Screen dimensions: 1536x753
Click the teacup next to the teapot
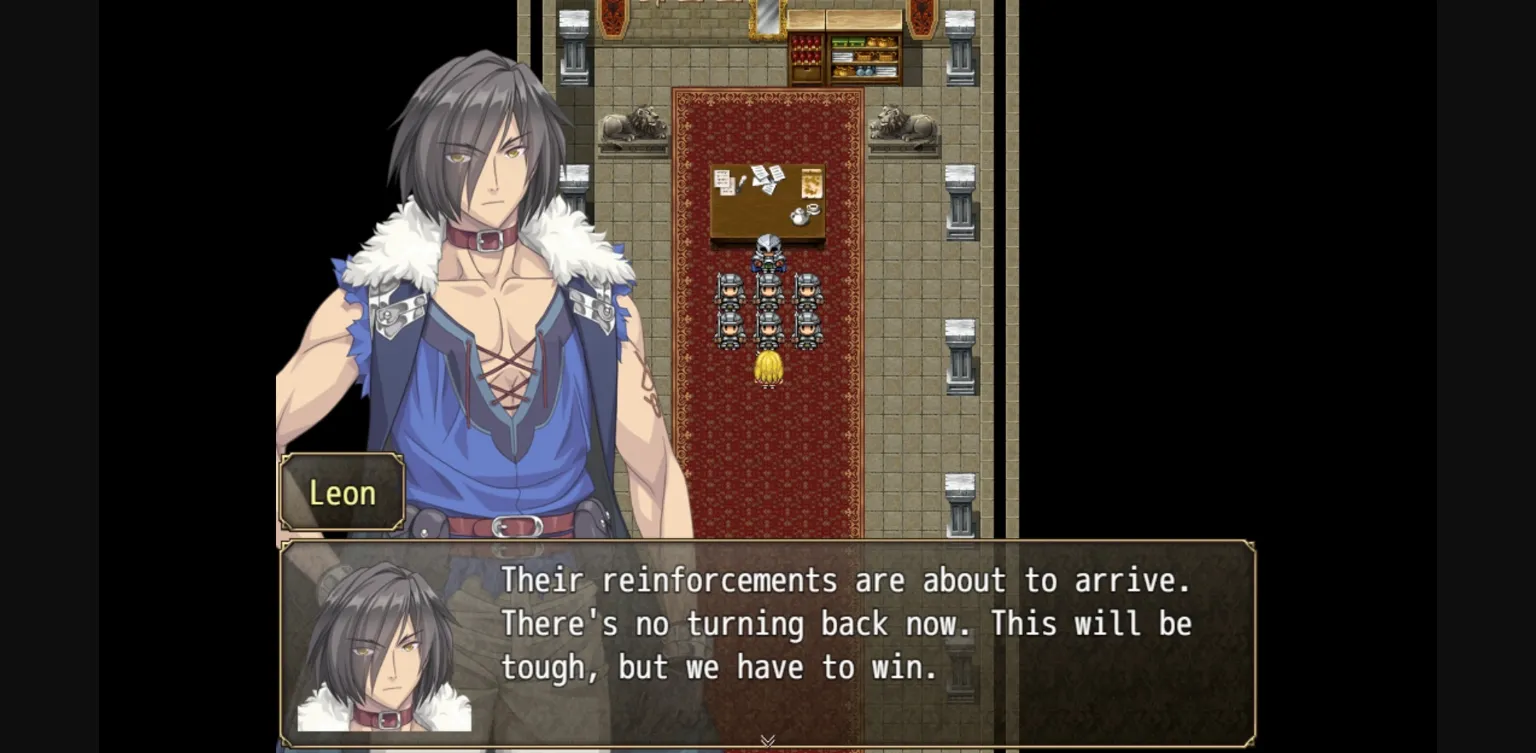pos(814,209)
